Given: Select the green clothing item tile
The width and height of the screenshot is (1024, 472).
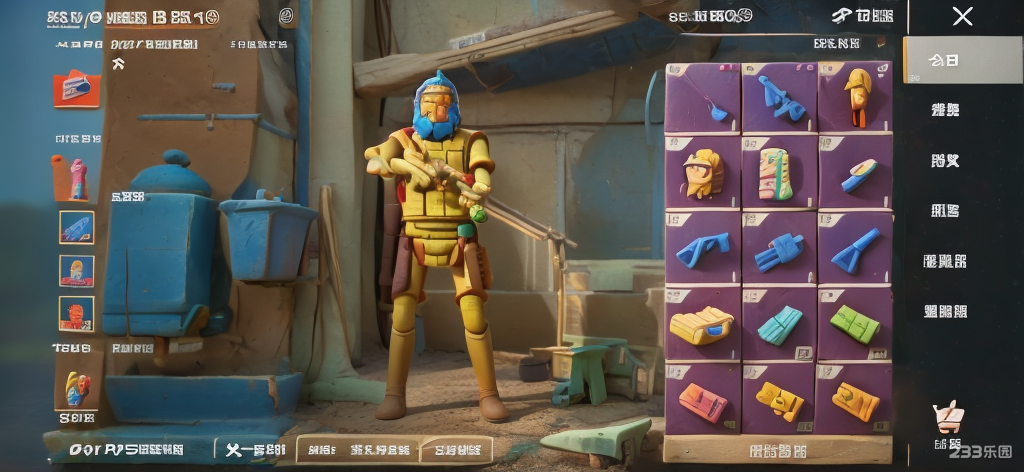Looking at the screenshot, I should [x=855, y=324].
